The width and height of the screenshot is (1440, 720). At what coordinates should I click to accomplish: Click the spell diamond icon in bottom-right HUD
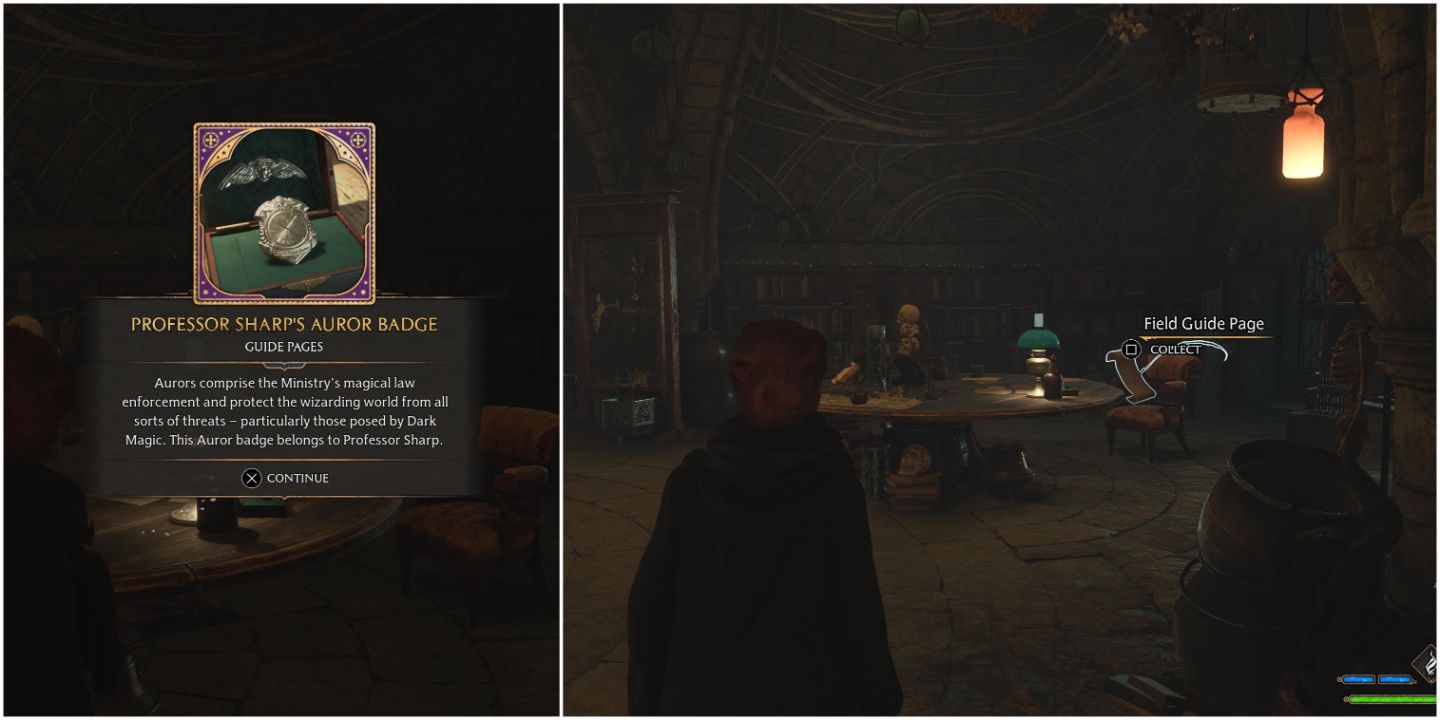[x=1425, y=662]
